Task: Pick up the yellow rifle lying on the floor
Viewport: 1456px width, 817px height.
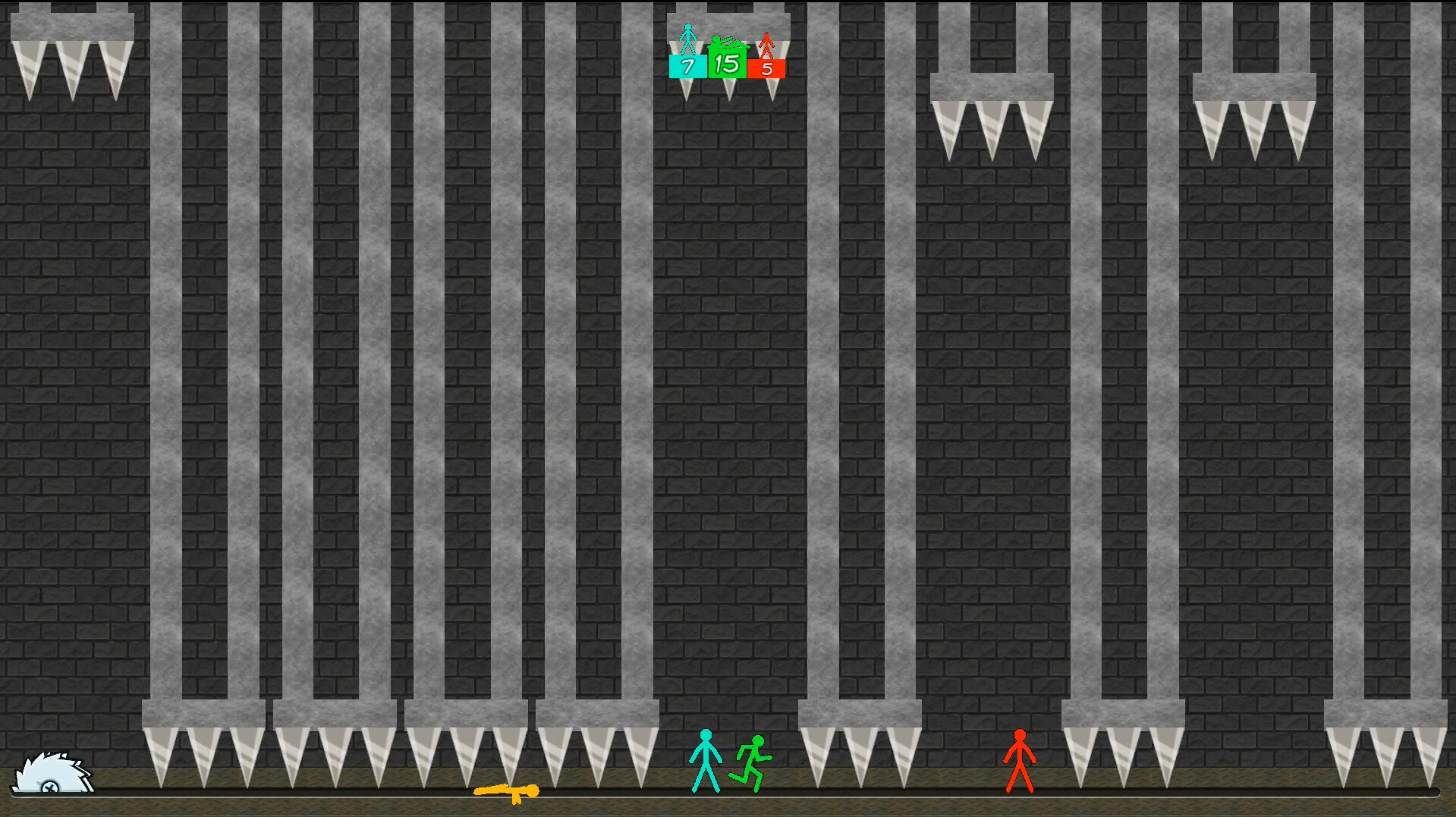Action: [x=507, y=791]
